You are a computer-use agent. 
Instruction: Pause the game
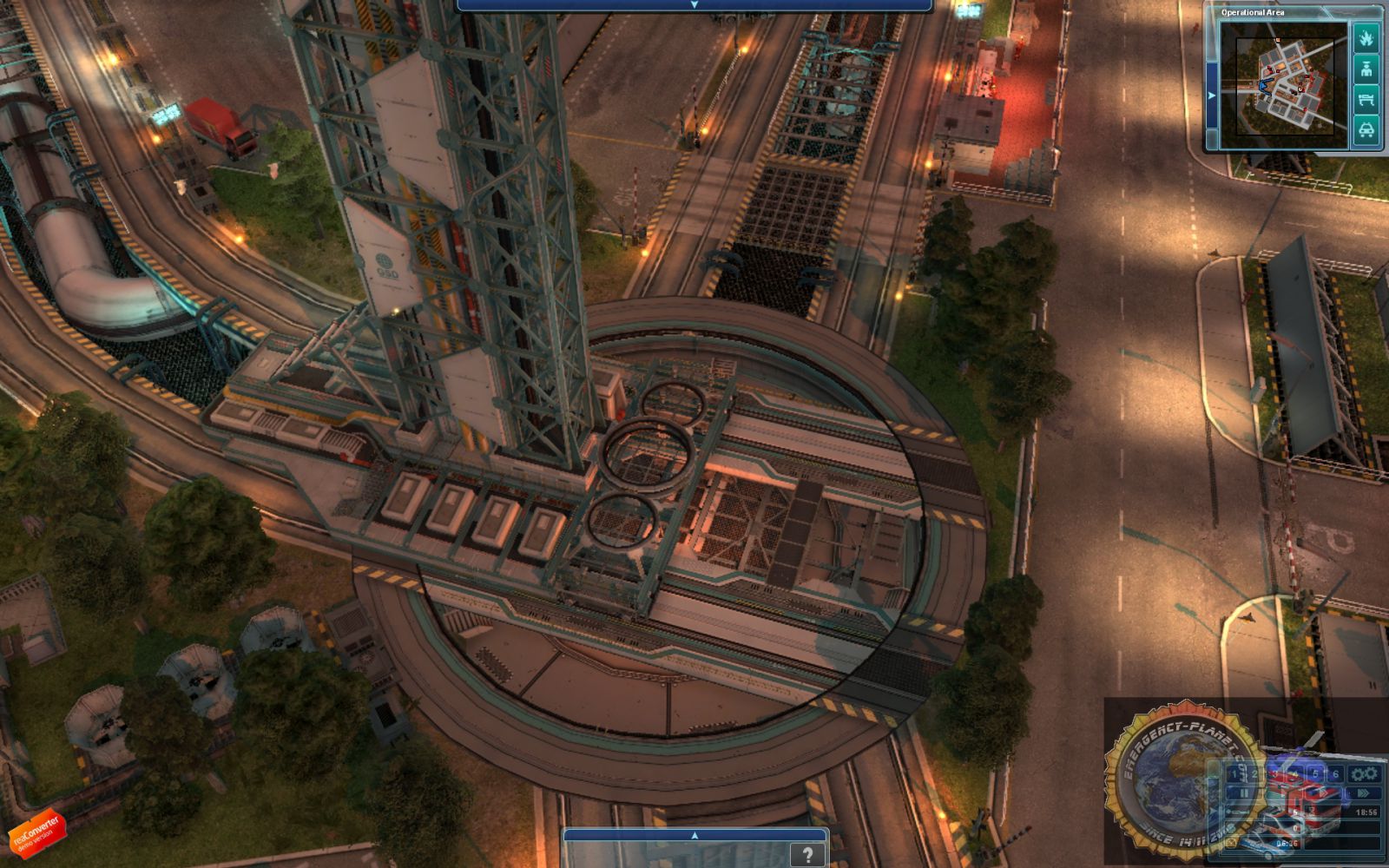point(1243,792)
